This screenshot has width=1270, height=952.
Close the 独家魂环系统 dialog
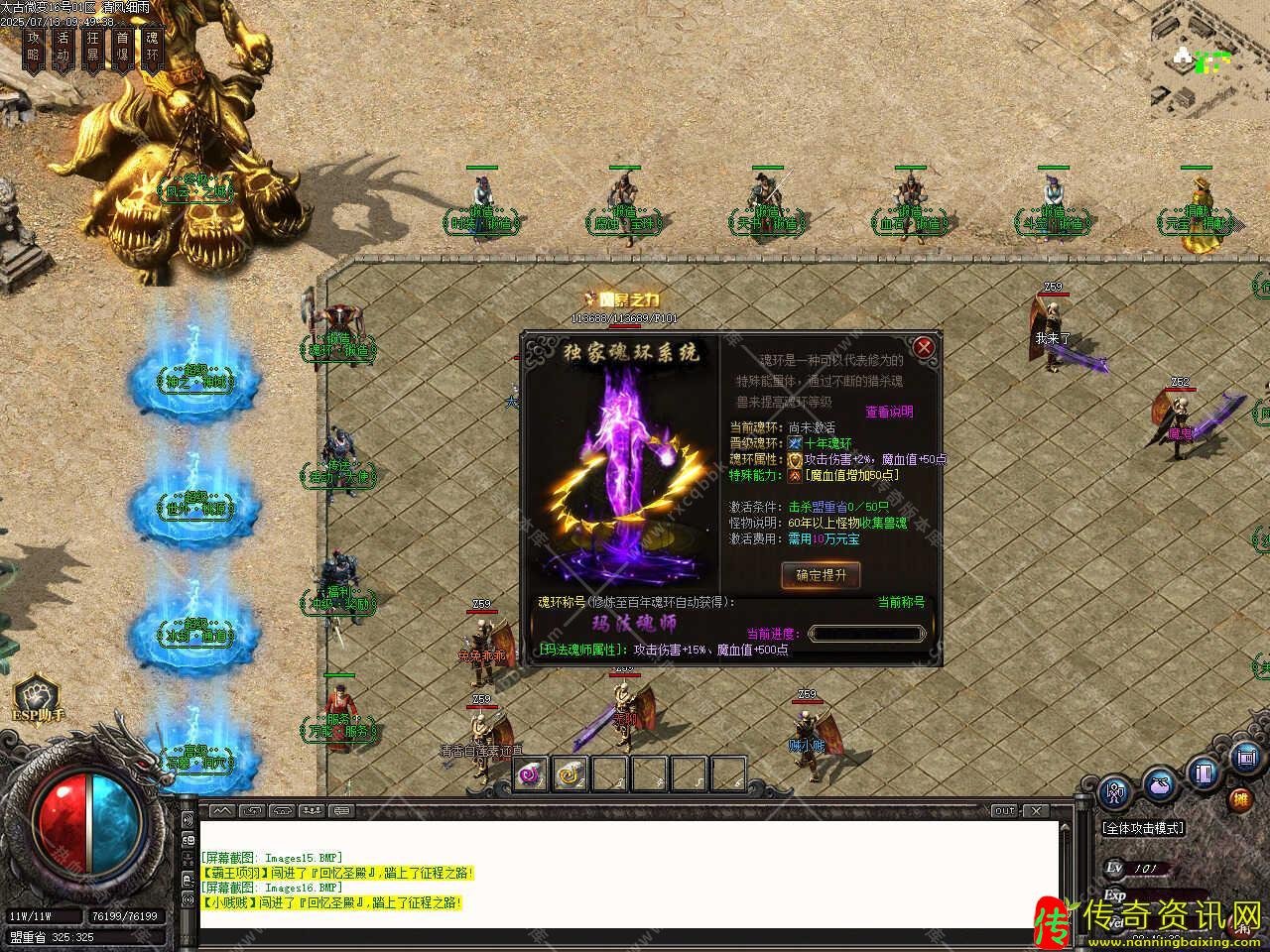924,347
